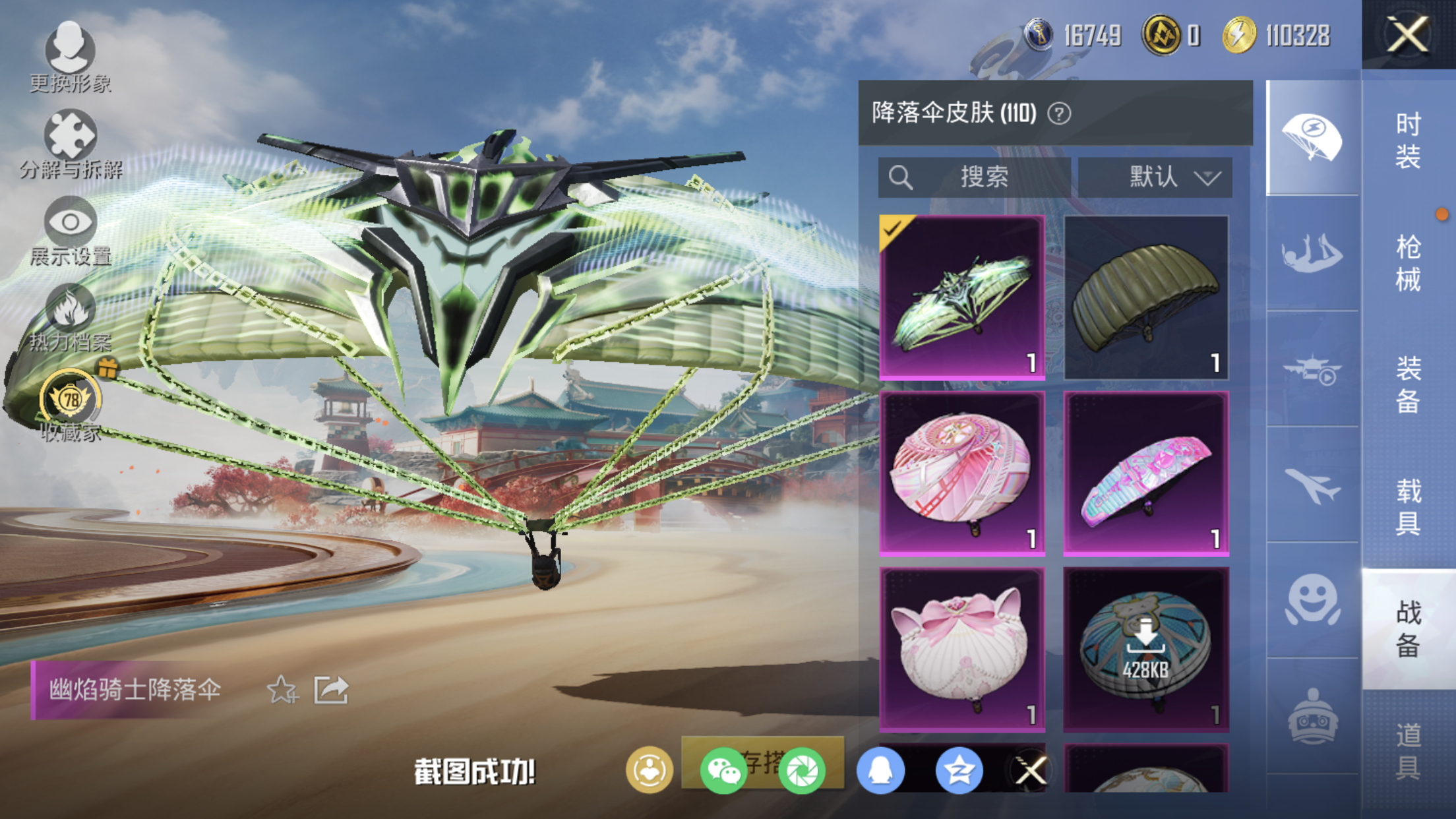Download the 428KB parachute skin
Screen dimensions: 1456x819
[x=1146, y=650]
